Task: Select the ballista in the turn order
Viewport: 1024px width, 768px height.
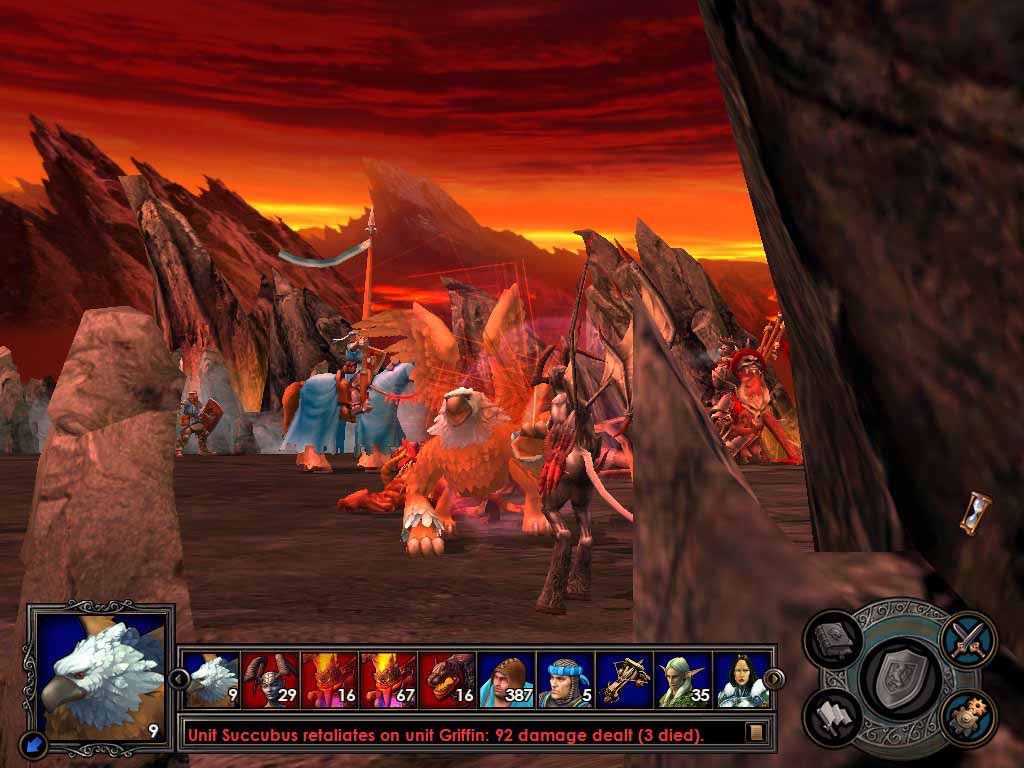Action: tap(624, 680)
